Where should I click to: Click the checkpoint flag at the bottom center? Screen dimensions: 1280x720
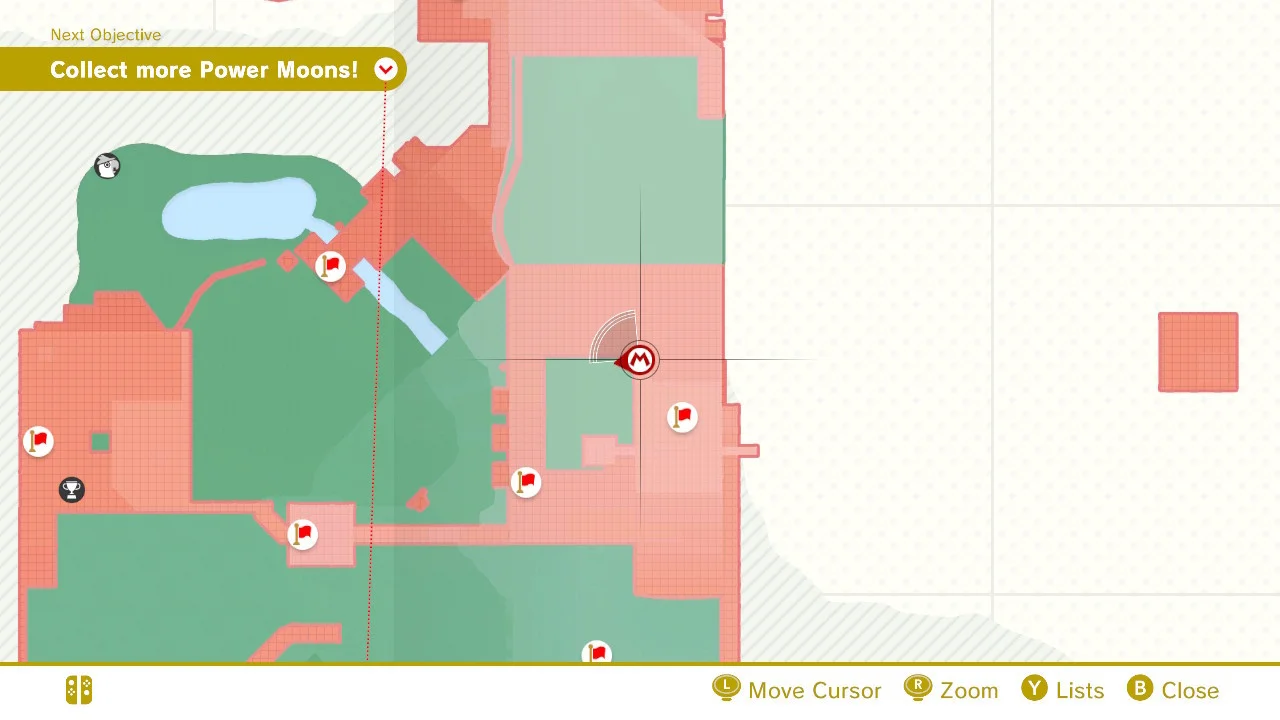point(597,653)
